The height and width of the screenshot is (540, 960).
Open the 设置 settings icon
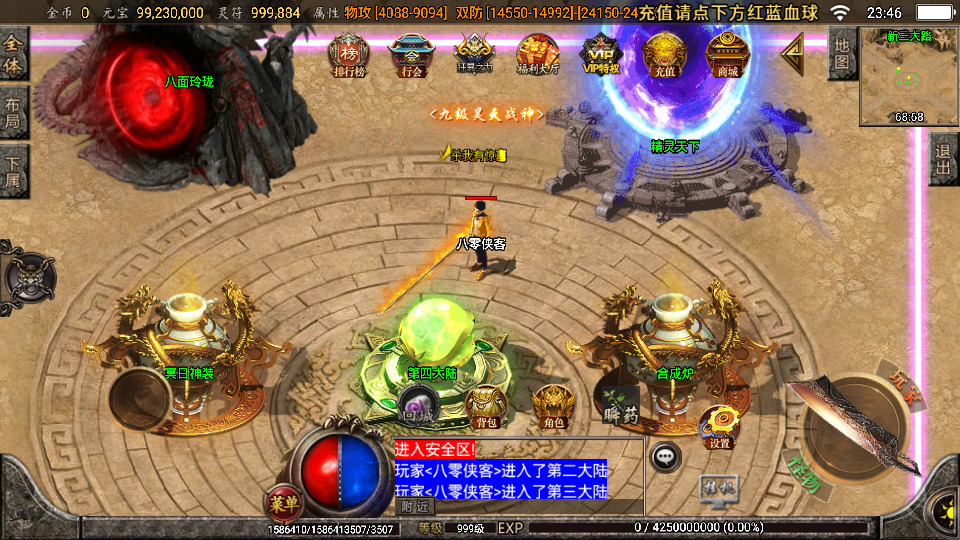[x=718, y=427]
